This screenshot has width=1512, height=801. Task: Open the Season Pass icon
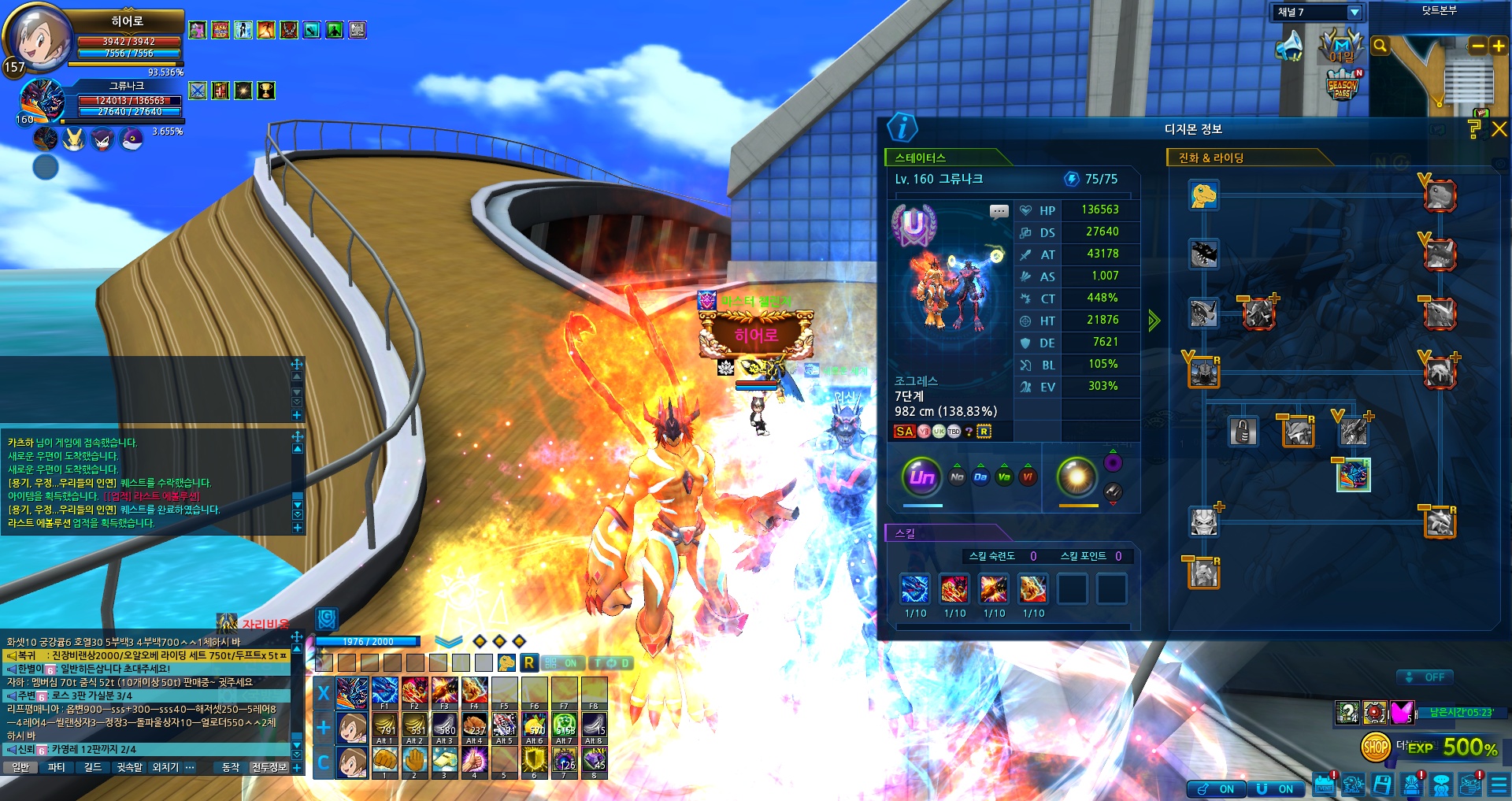coord(1343,85)
